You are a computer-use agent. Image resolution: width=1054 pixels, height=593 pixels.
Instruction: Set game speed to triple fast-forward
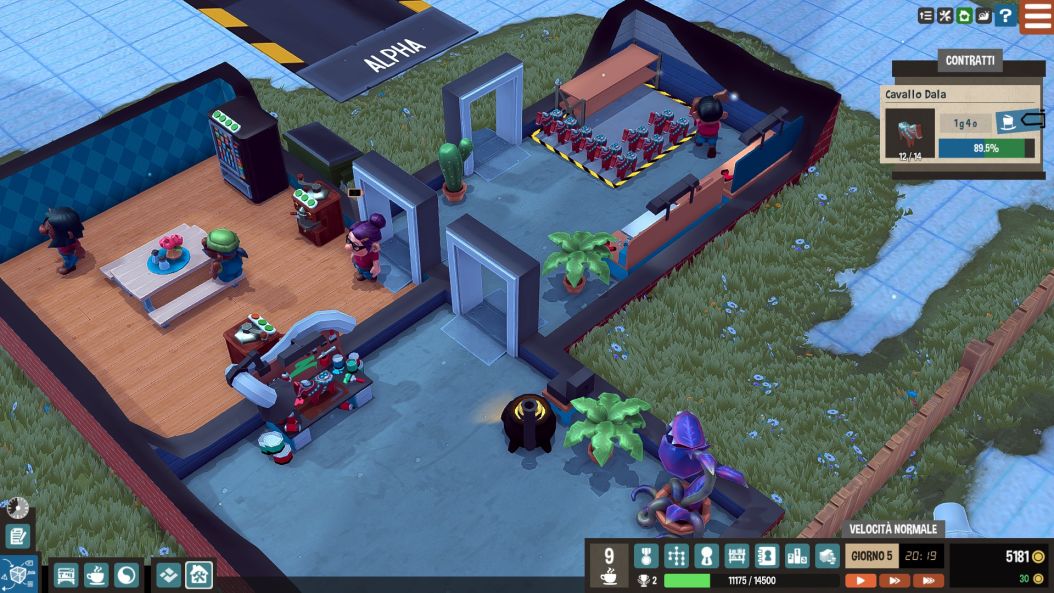pyautogui.click(x=928, y=580)
